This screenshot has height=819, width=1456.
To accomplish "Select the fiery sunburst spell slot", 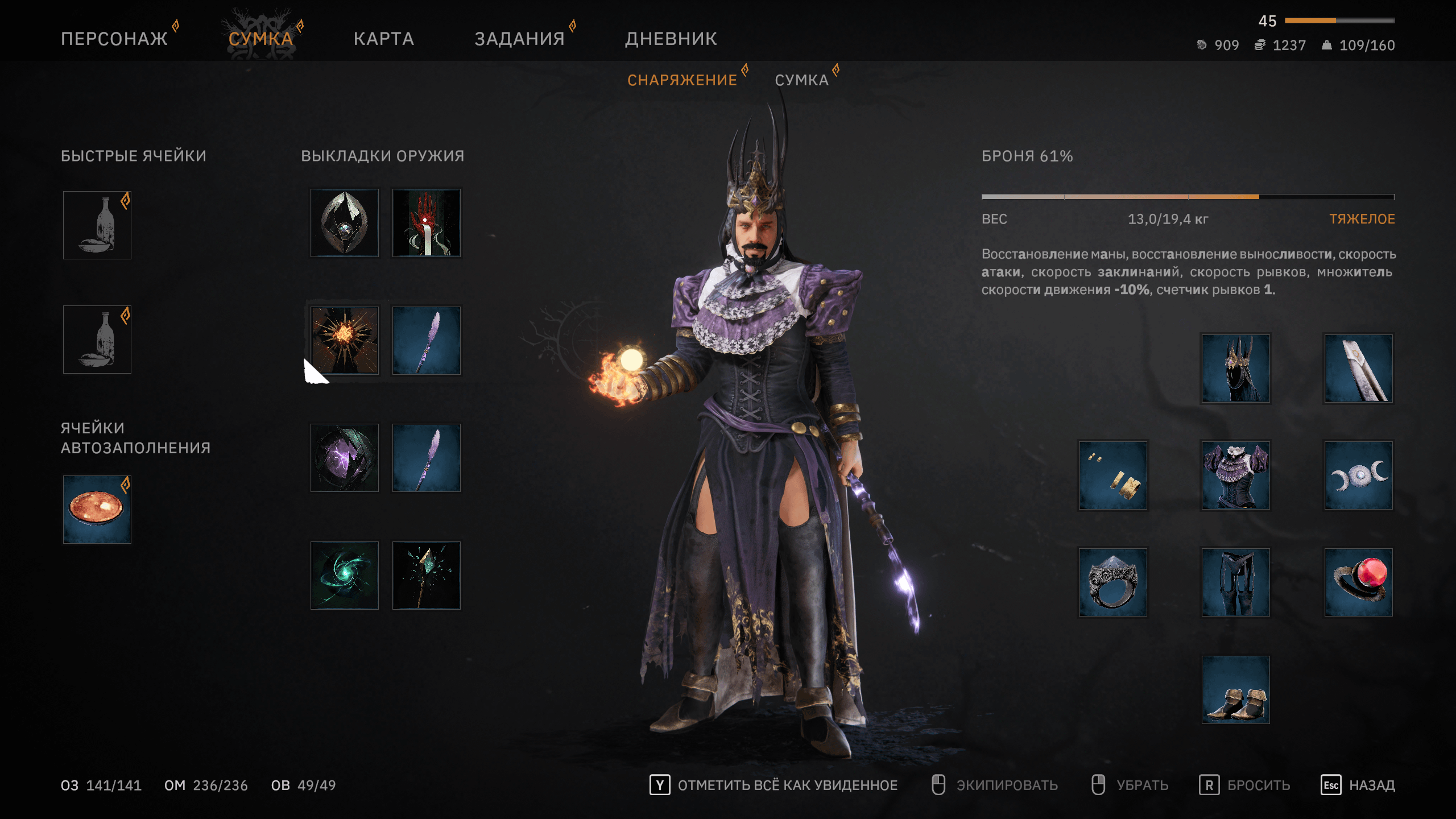I will (x=345, y=340).
